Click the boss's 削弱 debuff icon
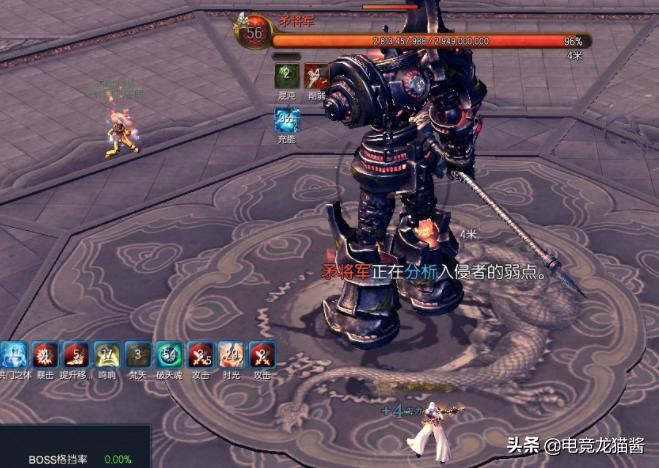659x468 pixels. (317, 76)
